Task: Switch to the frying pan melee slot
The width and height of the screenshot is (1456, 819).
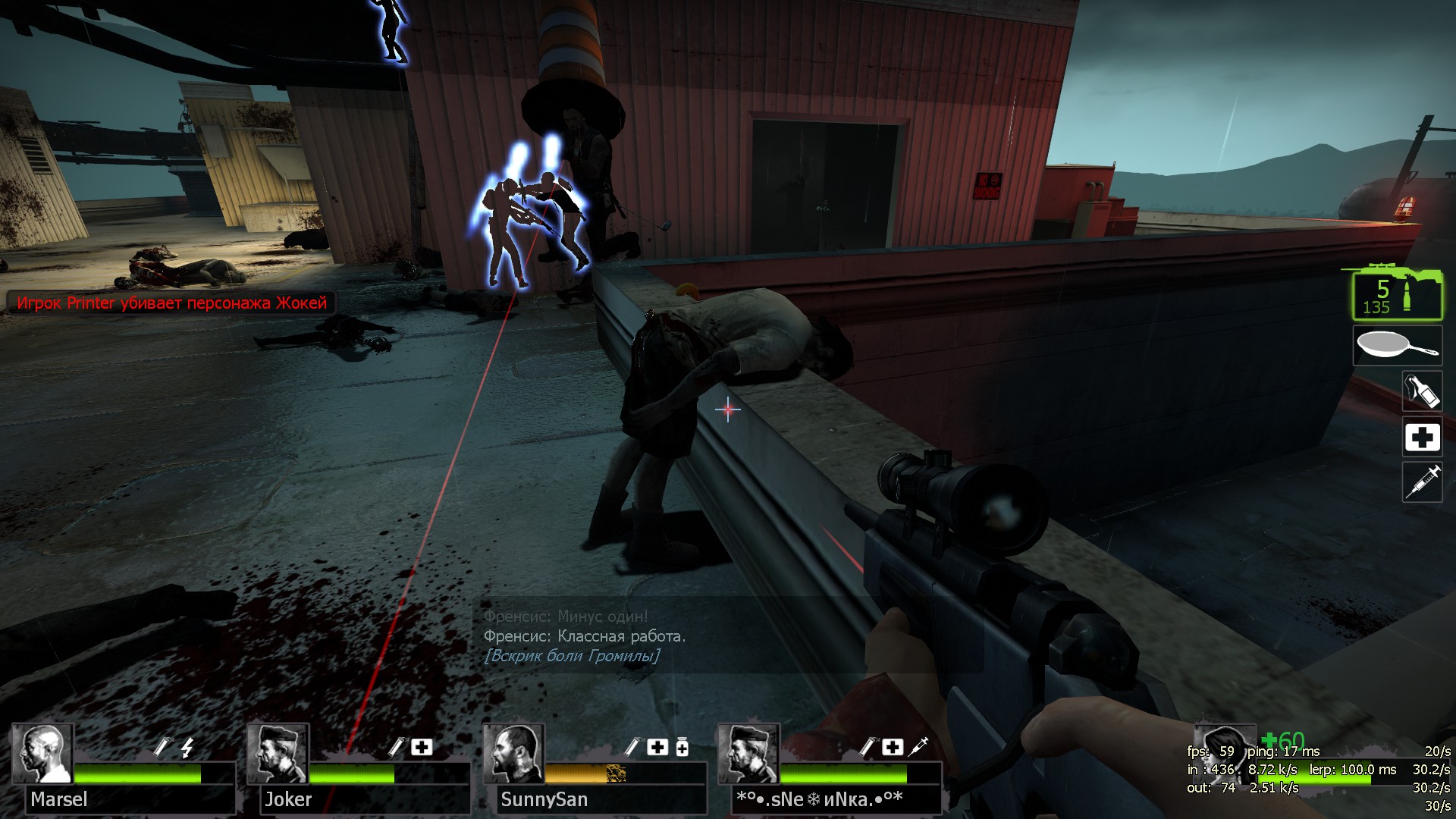Action: [1397, 347]
